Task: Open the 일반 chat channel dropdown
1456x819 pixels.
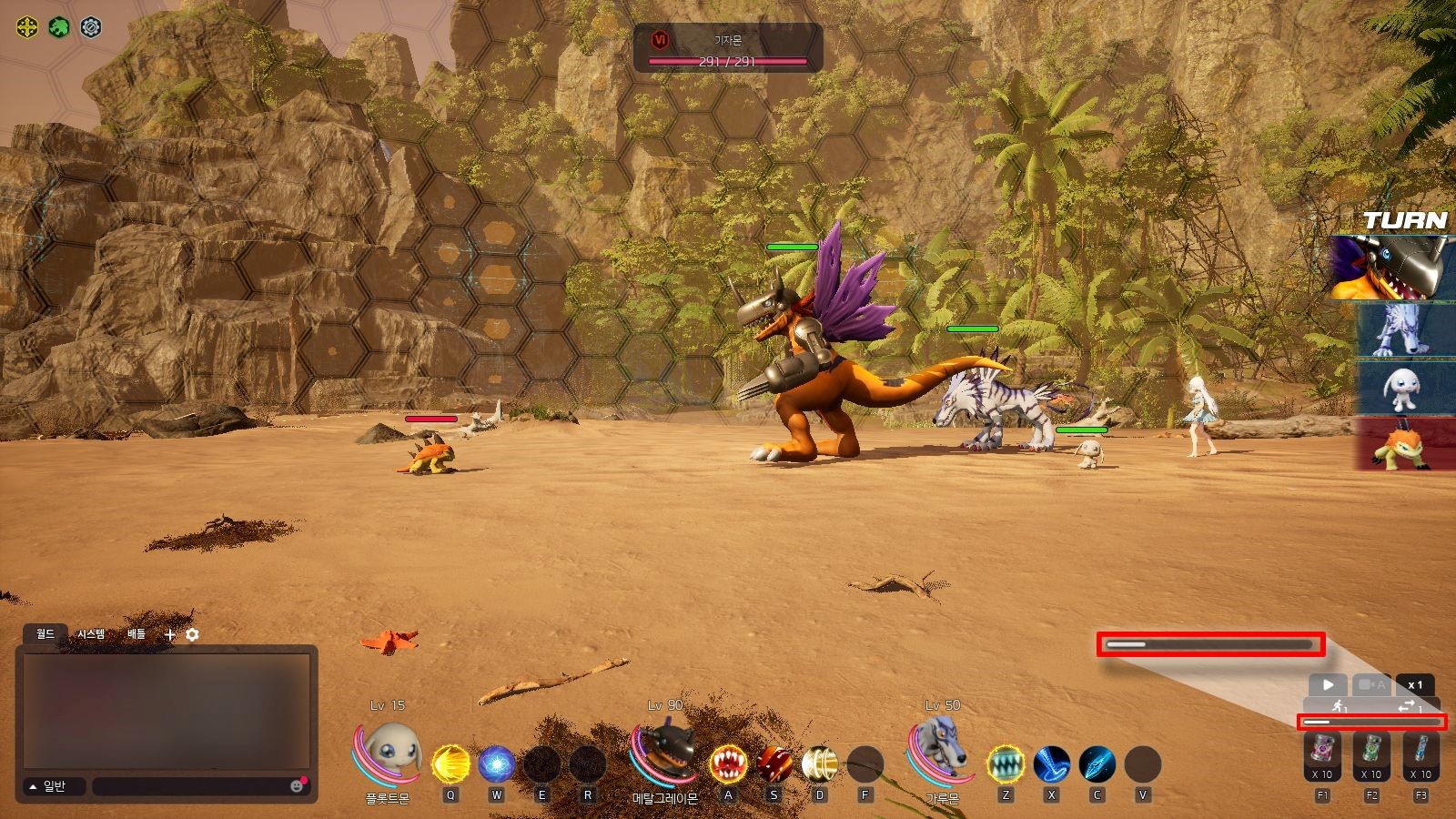Action: (55, 786)
